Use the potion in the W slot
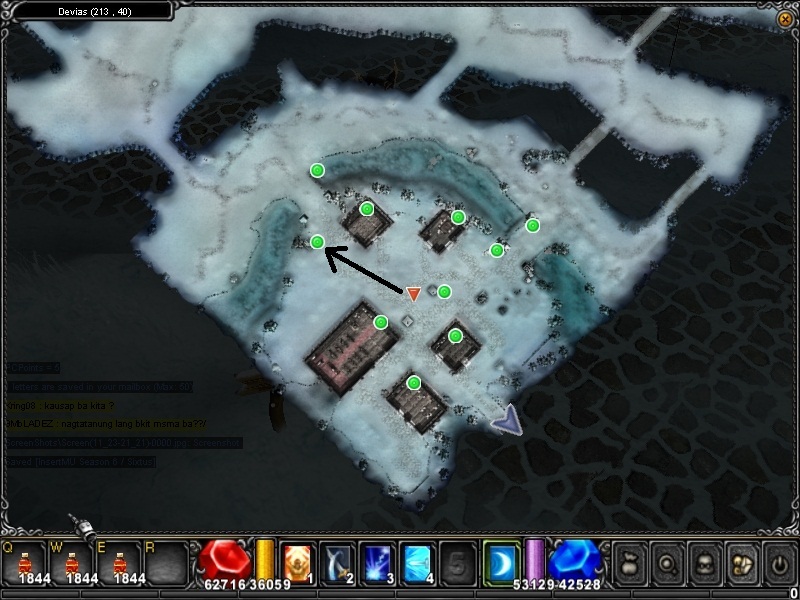The width and height of the screenshot is (800, 600). tap(73, 562)
